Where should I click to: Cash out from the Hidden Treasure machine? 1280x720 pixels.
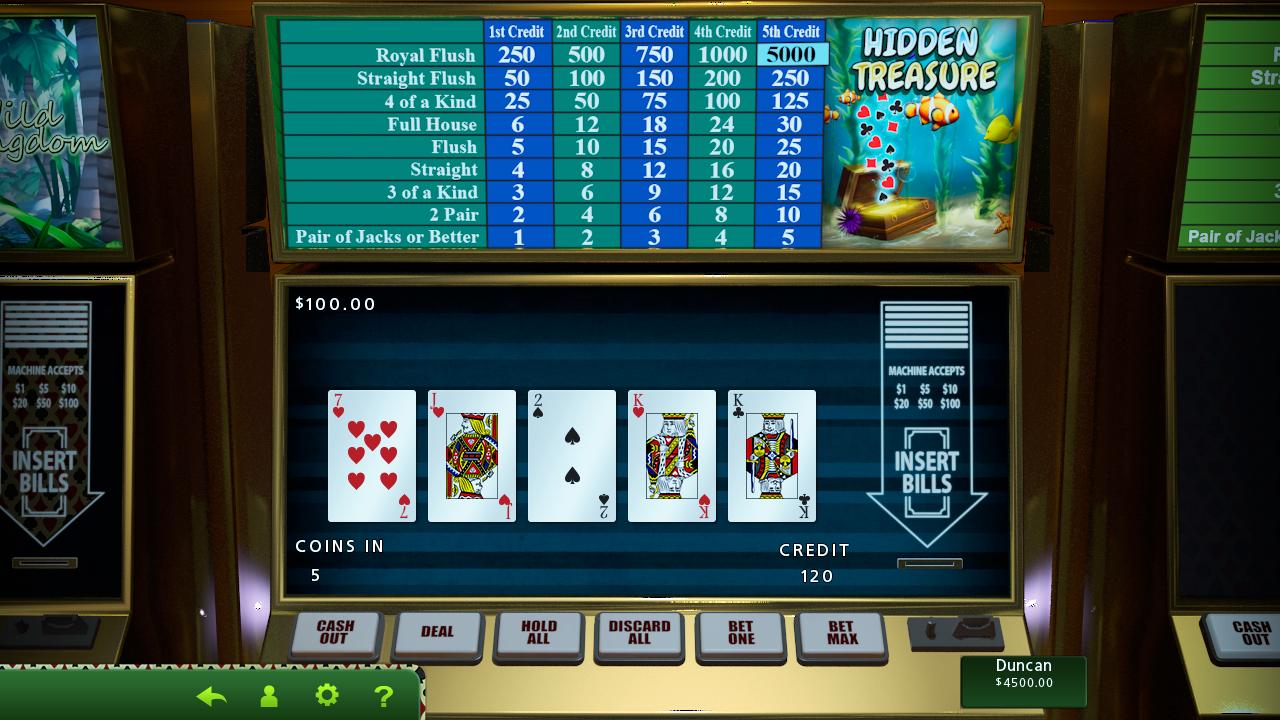coord(335,632)
